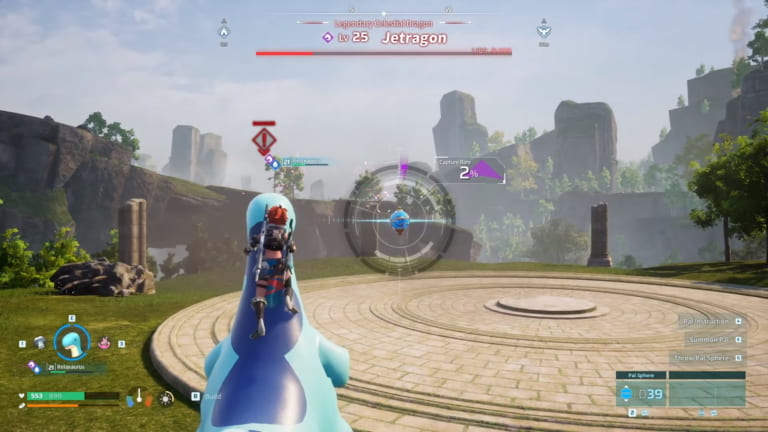This screenshot has height=432, width=768.
Task: Select the active Relaxaurus pal portrait
Action: (x=71, y=342)
